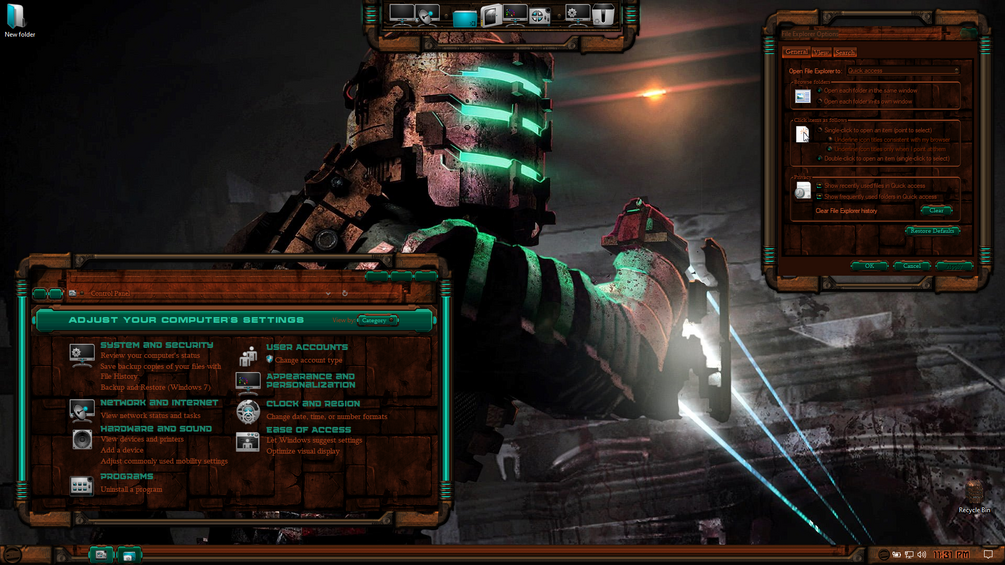
Task: Confirm with the OK button
Action: point(869,265)
